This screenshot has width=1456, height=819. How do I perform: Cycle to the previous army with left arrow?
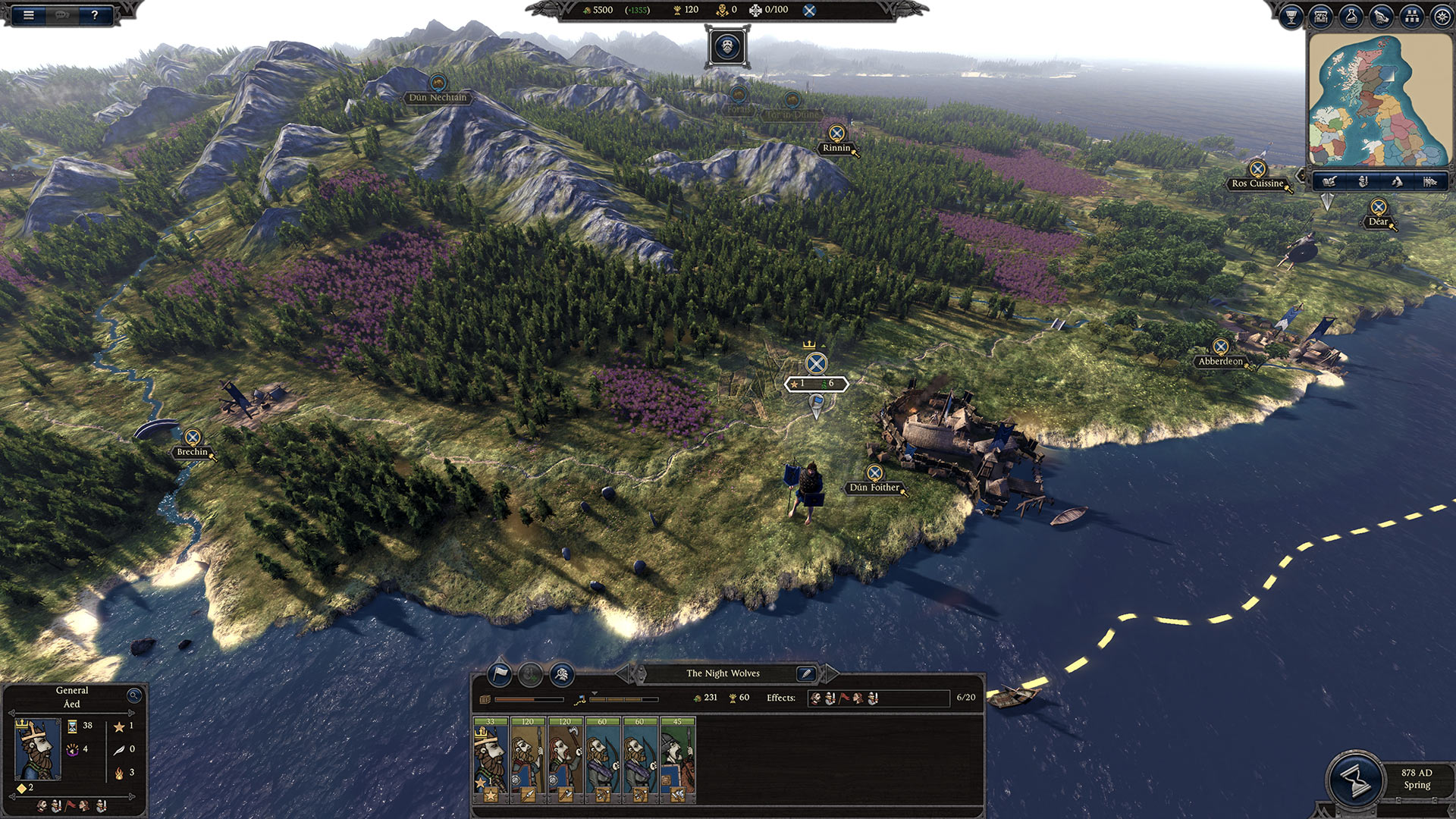[623, 673]
